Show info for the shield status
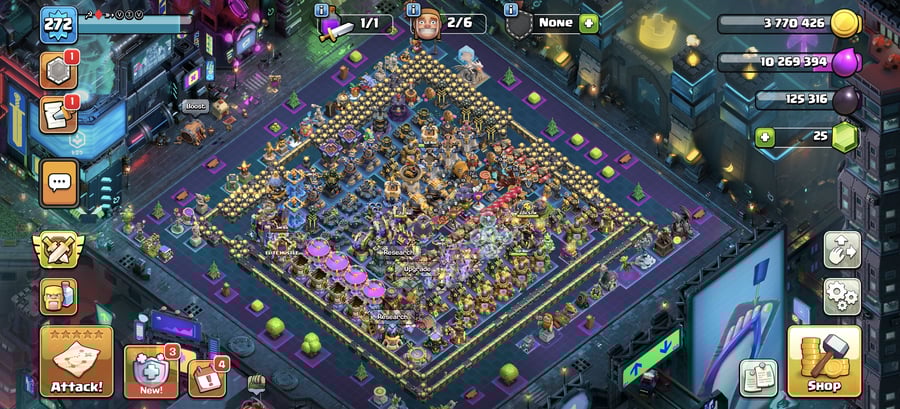 (x=511, y=10)
